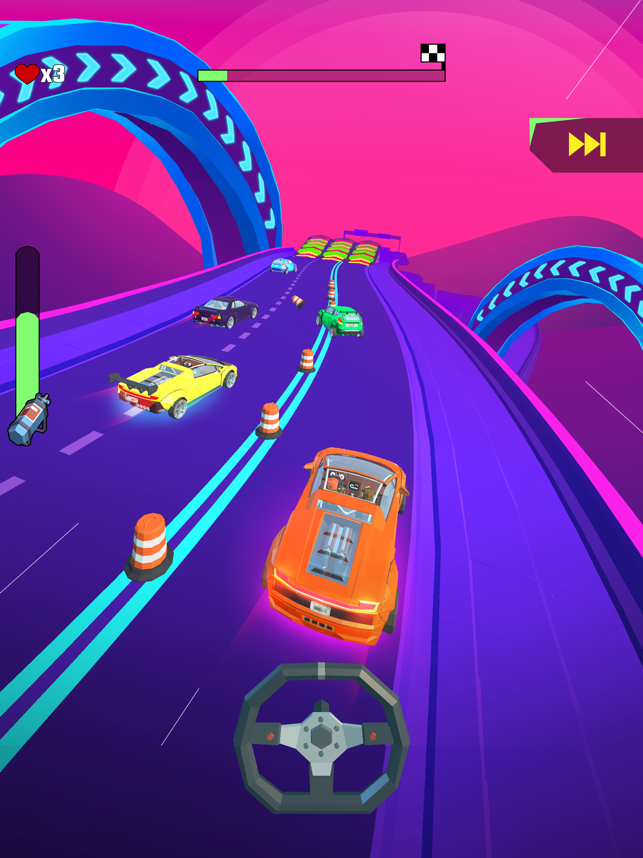Image resolution: width=643 pixels, height=858 pixels.
Task: Tap the yellow fast-forward skip button
Action: tap(587, 145)
